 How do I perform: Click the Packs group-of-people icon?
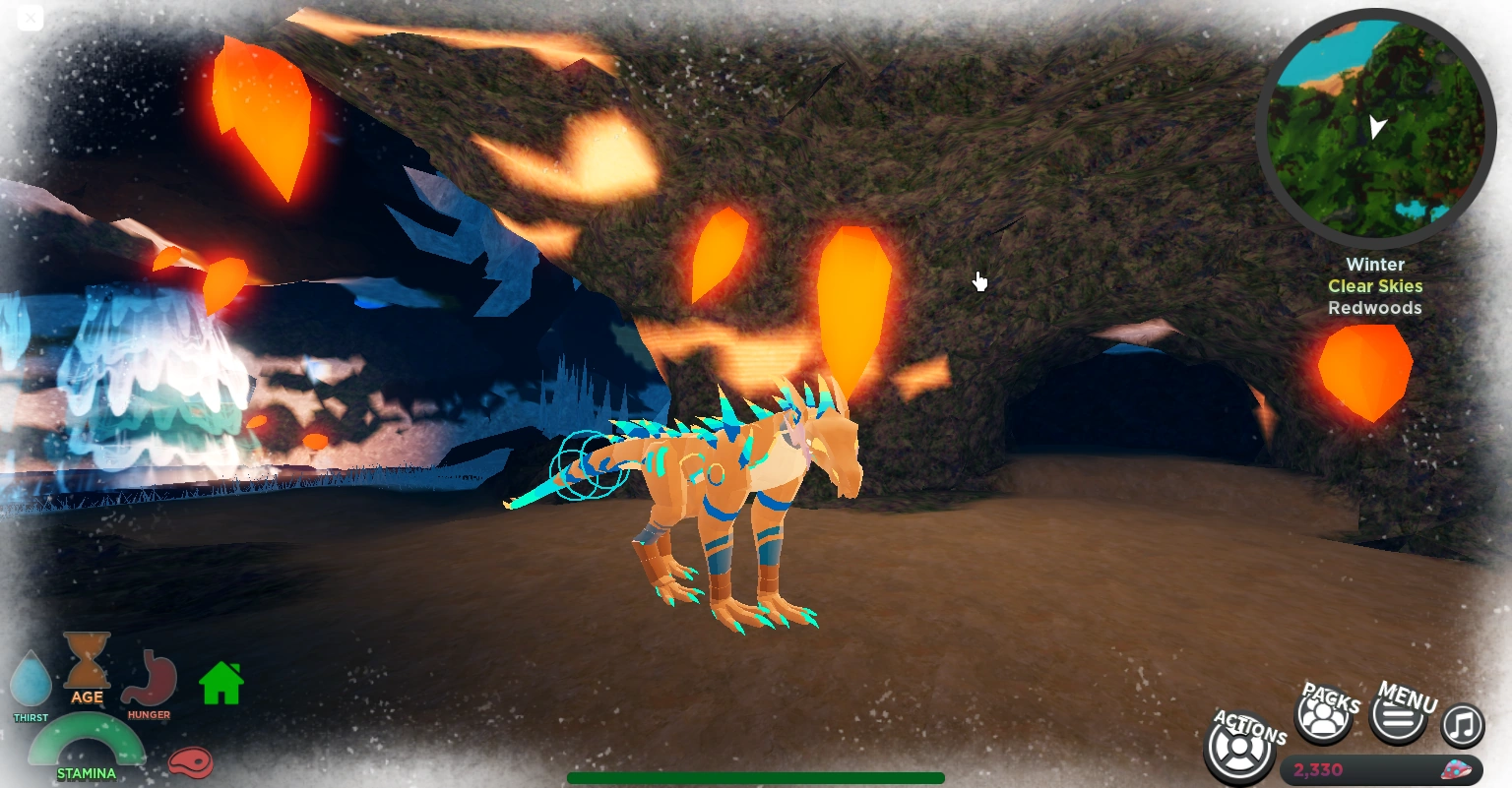click(1323, 717)
